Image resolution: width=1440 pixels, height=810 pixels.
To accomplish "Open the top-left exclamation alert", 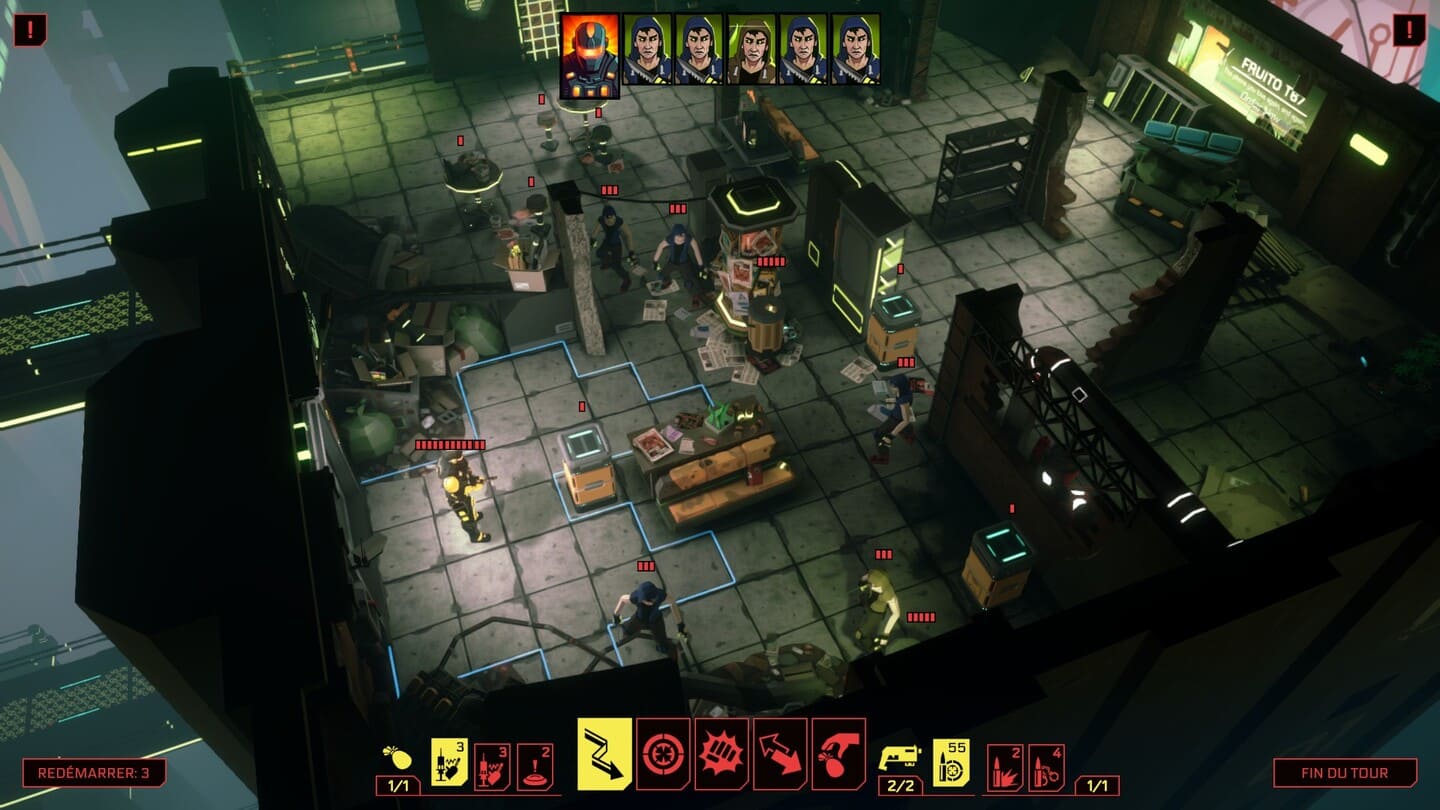I will (x=30, y=30).
